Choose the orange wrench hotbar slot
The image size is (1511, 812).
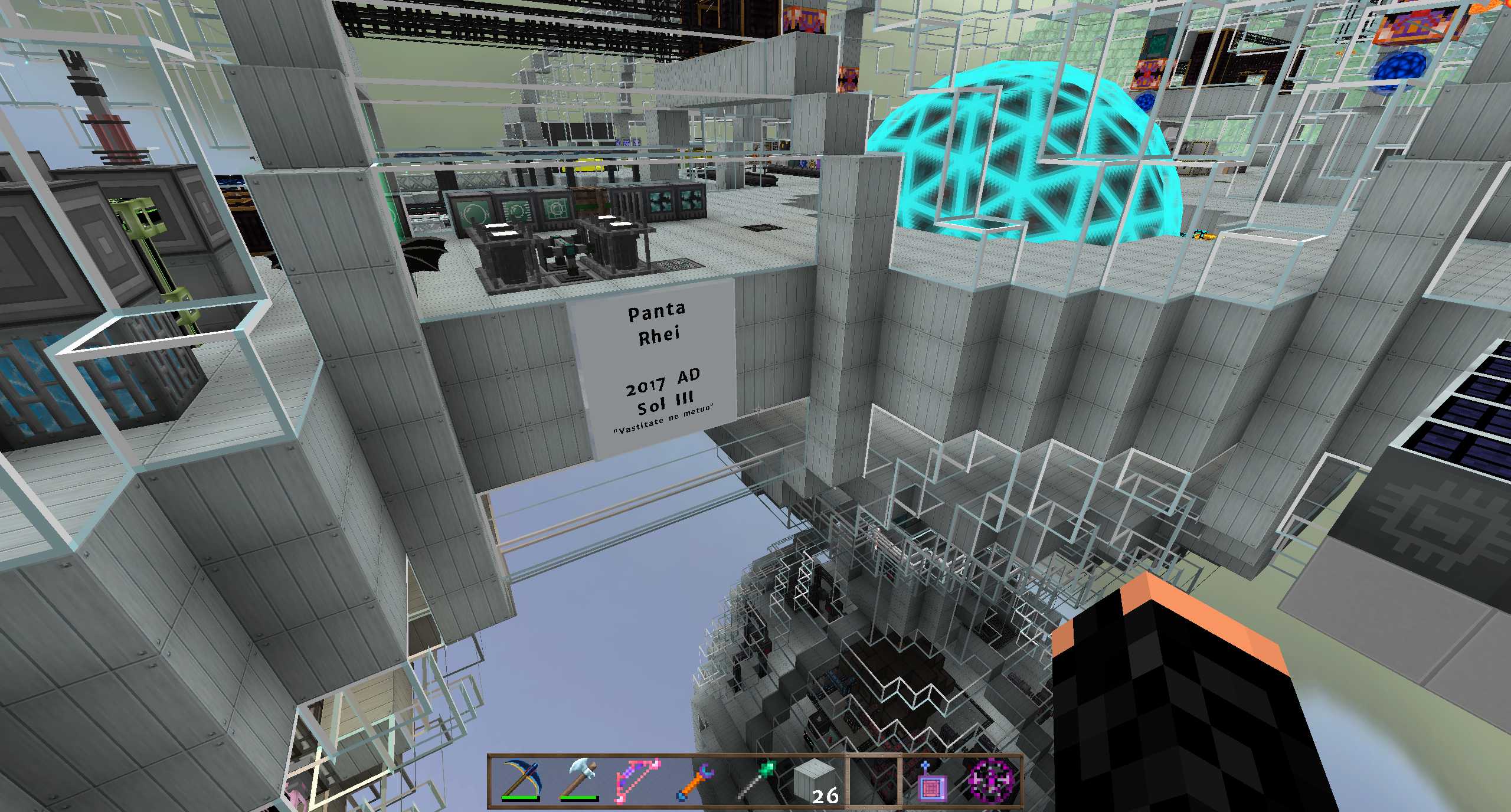(x=697, y=780)
